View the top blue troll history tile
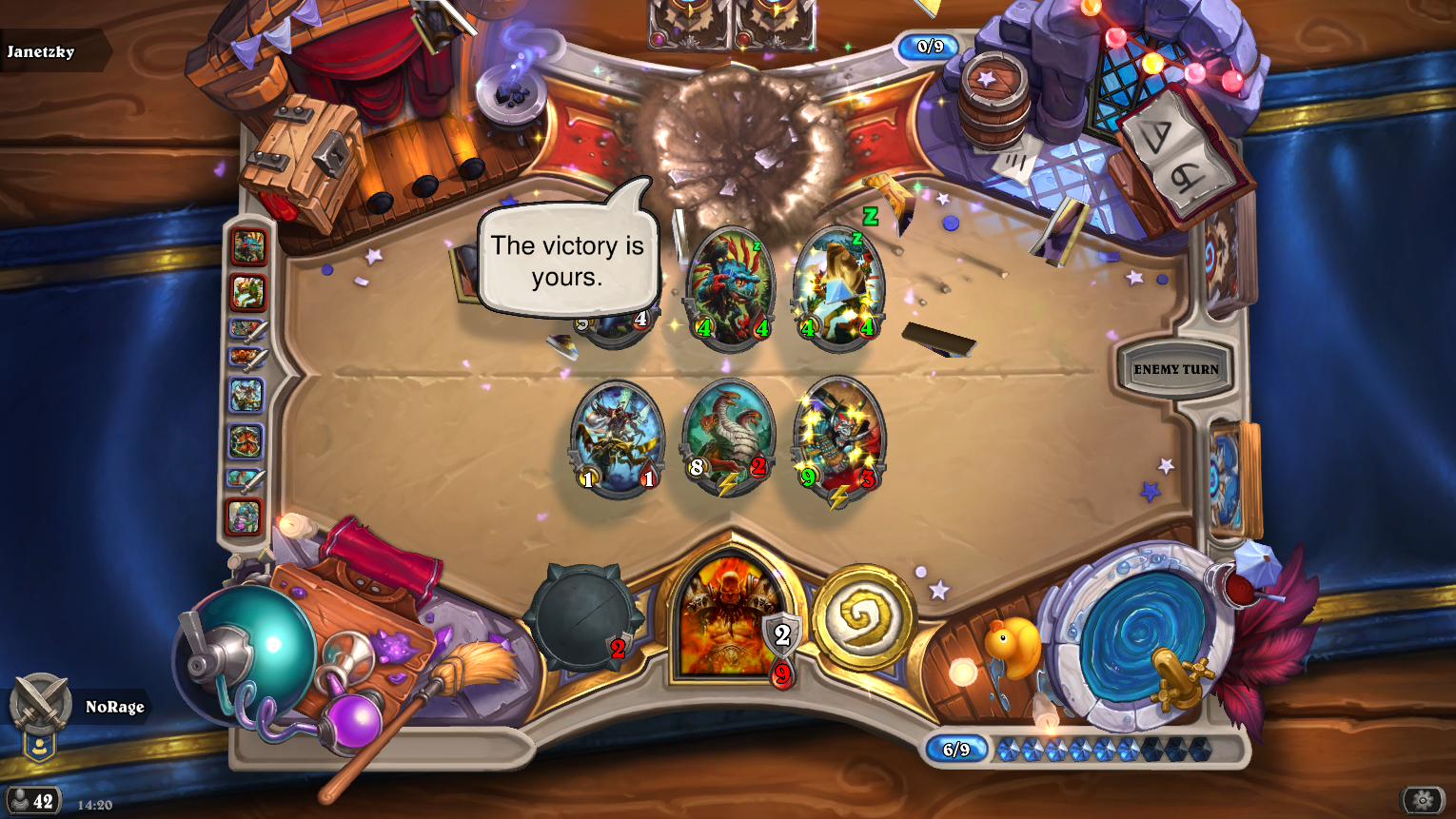 [247, 247]
